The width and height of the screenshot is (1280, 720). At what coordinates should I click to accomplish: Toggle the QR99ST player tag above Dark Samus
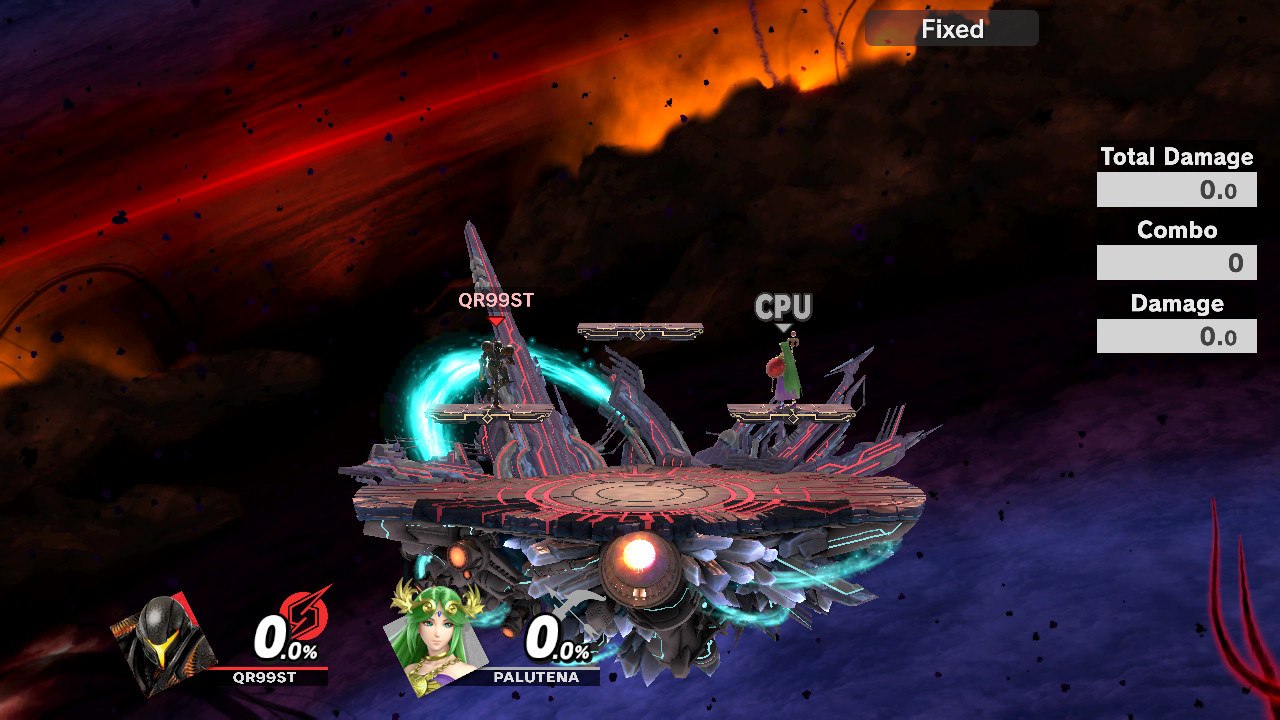point(494,297)
